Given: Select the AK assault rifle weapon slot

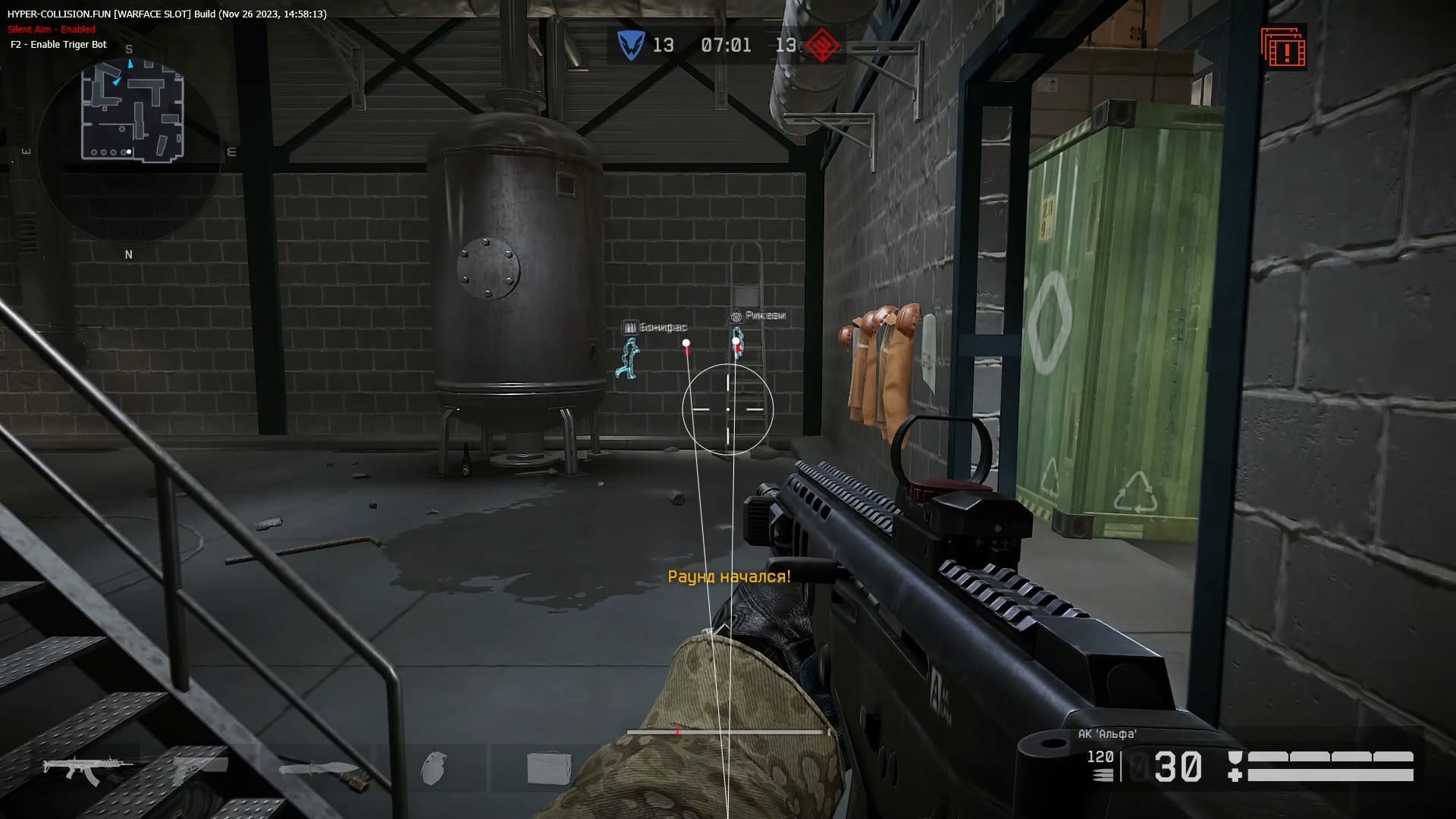Looking at the screenshot, I should pyautogui.click(x=86, y=770).
